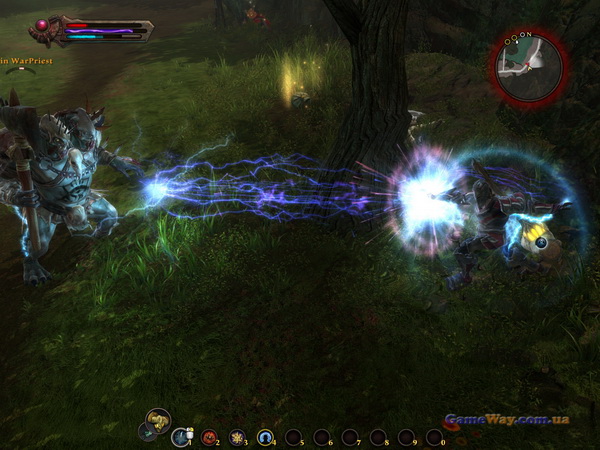Click the golden gauntlet weapon icon
This screenshot has width=600, height=450.
click(x=158, y=419)
